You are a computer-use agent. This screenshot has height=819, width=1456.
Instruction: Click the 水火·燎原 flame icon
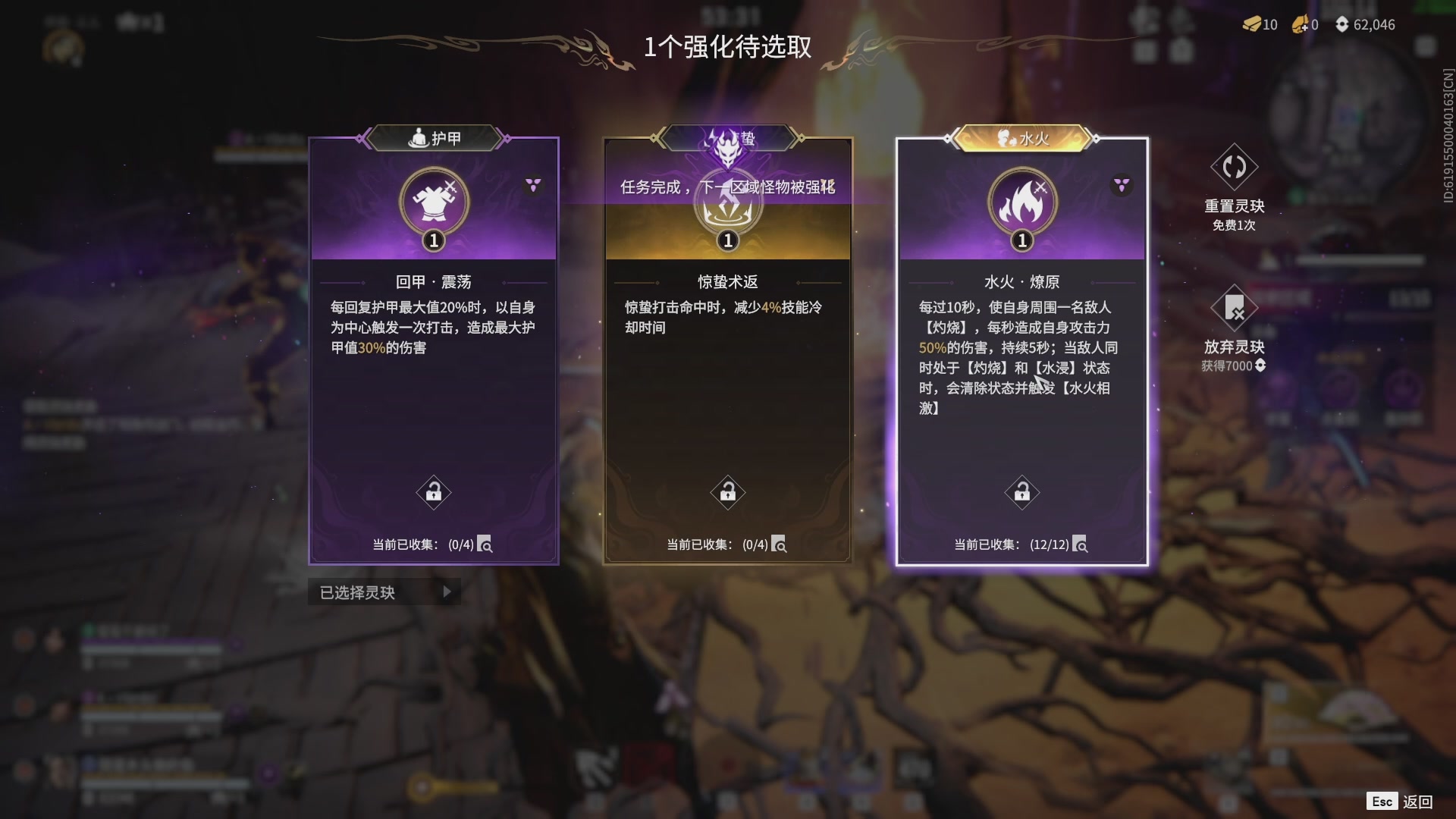click(1021, 201)
